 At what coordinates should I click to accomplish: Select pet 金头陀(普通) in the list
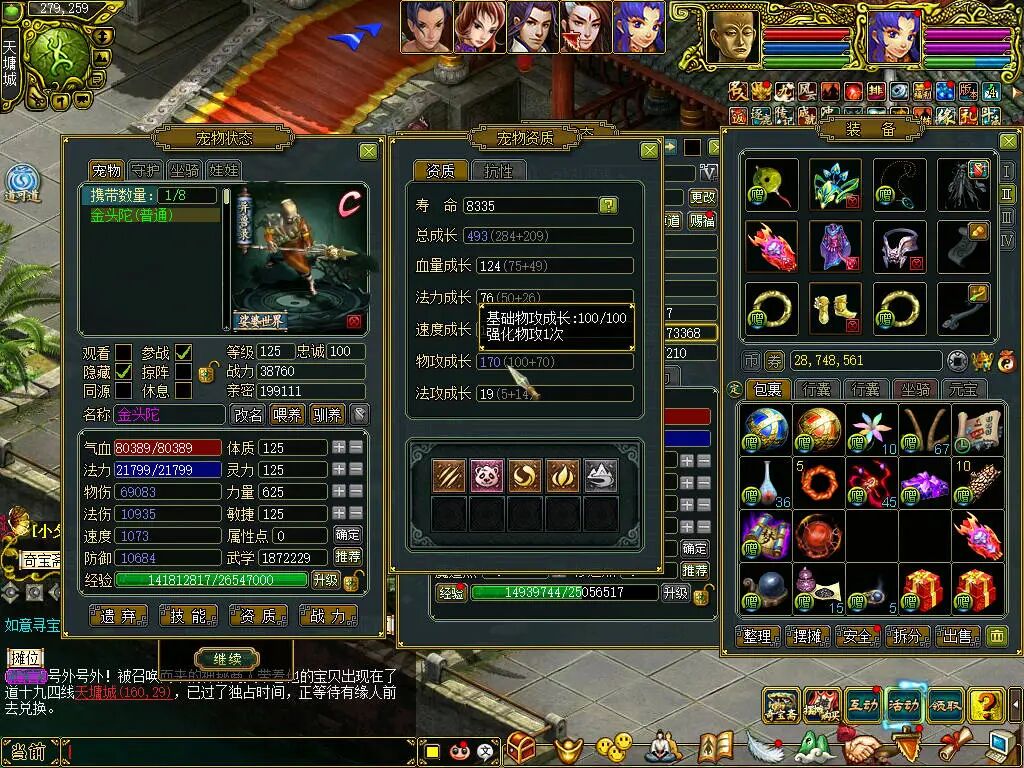click(x=150, y=215)
